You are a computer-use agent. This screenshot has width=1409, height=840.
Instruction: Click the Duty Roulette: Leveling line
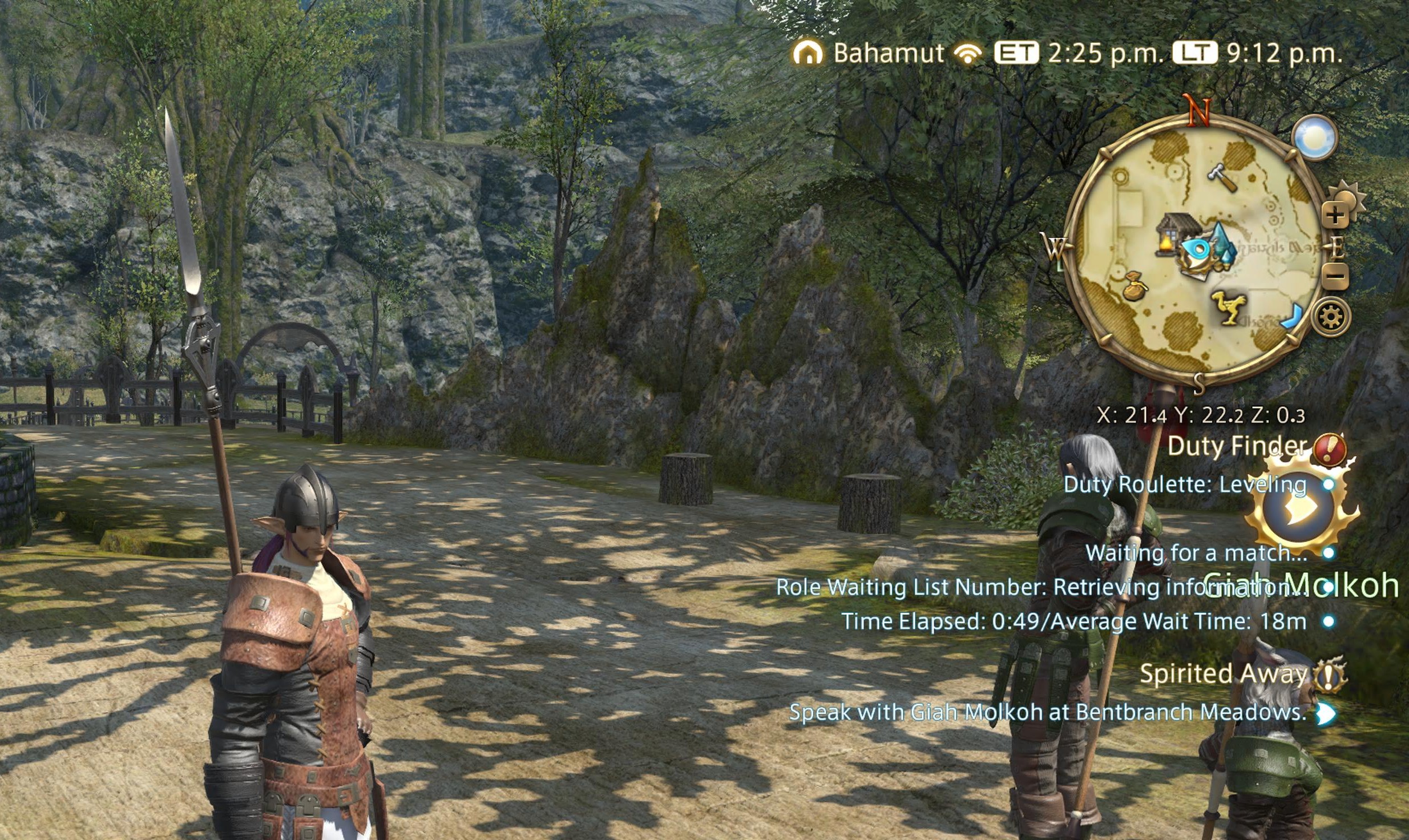coord(1185,484)
